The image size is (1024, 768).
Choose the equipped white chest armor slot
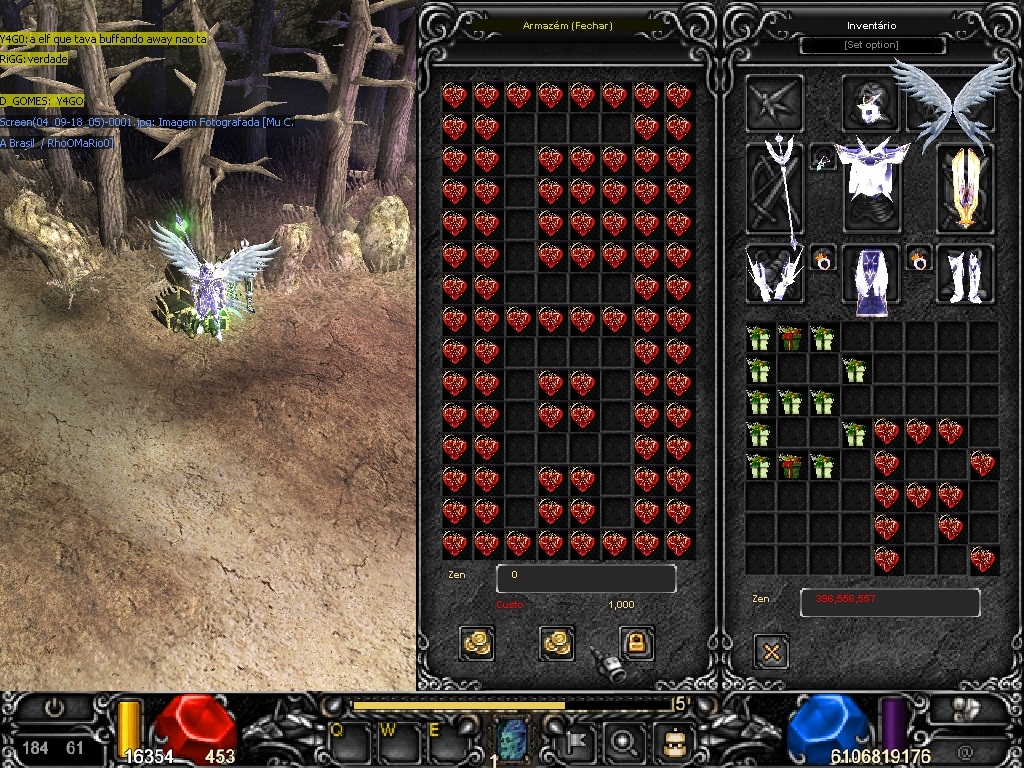tap(873, 185)
